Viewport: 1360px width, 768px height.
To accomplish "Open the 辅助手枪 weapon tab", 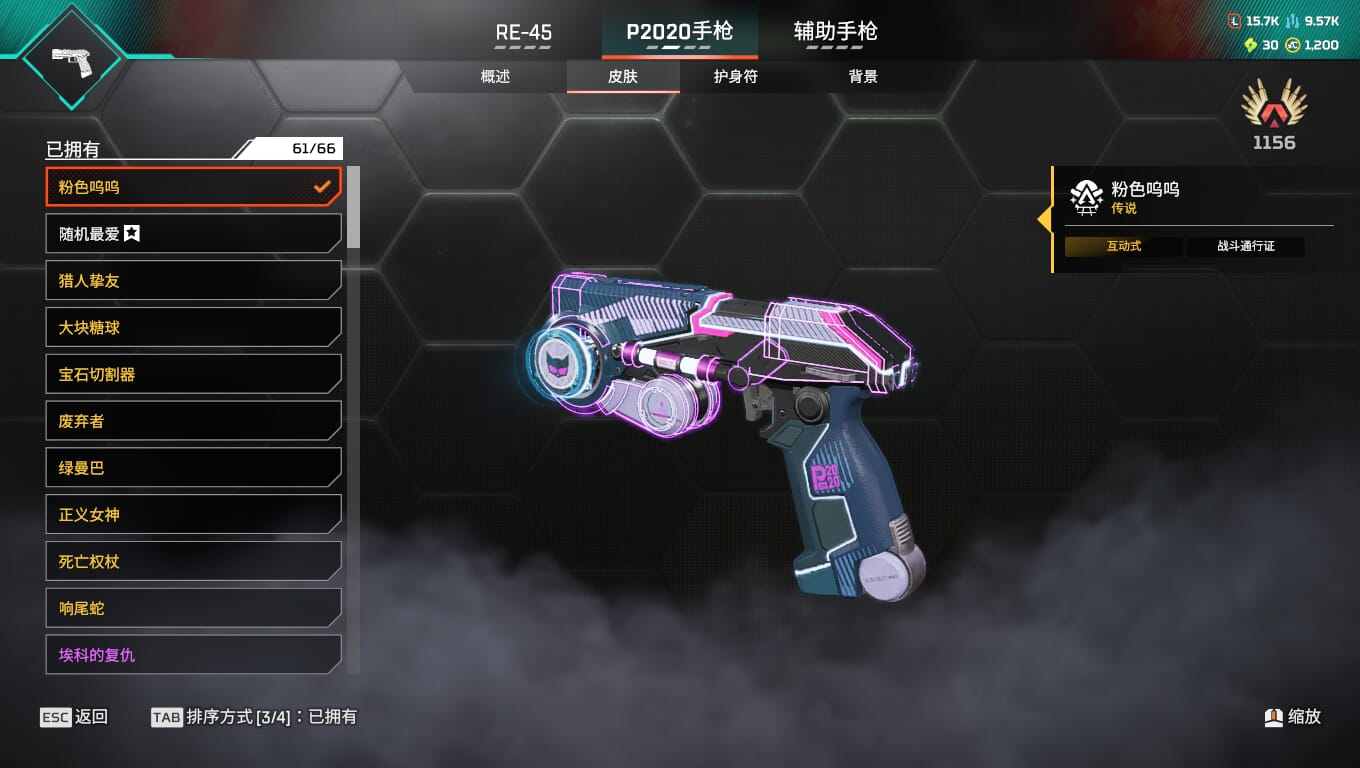I will [835, 32].
